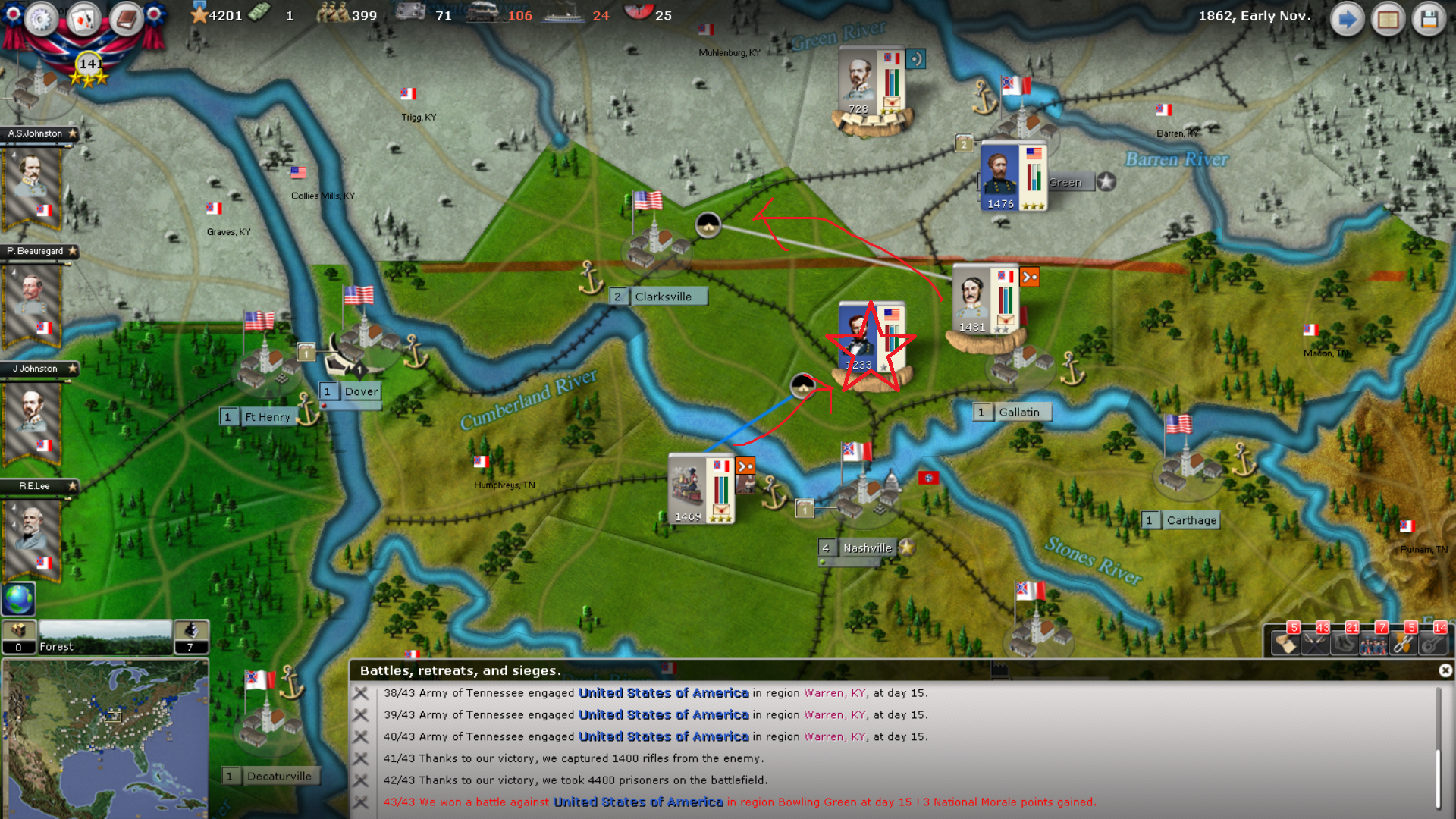This screenshot has width=1456, height=819.
Task: Click the minimap in the bottom-left corner
Action: (x=106, y=739)
